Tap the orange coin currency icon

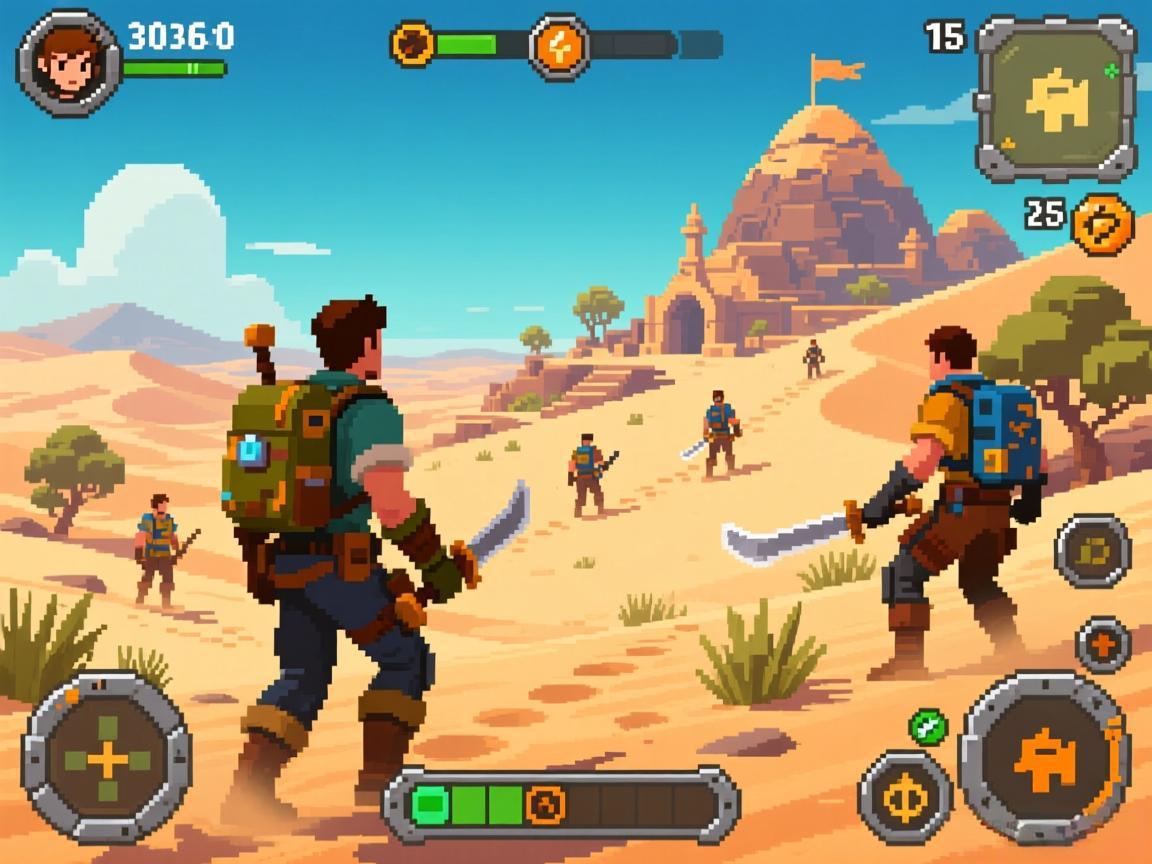pos(1102,223)
